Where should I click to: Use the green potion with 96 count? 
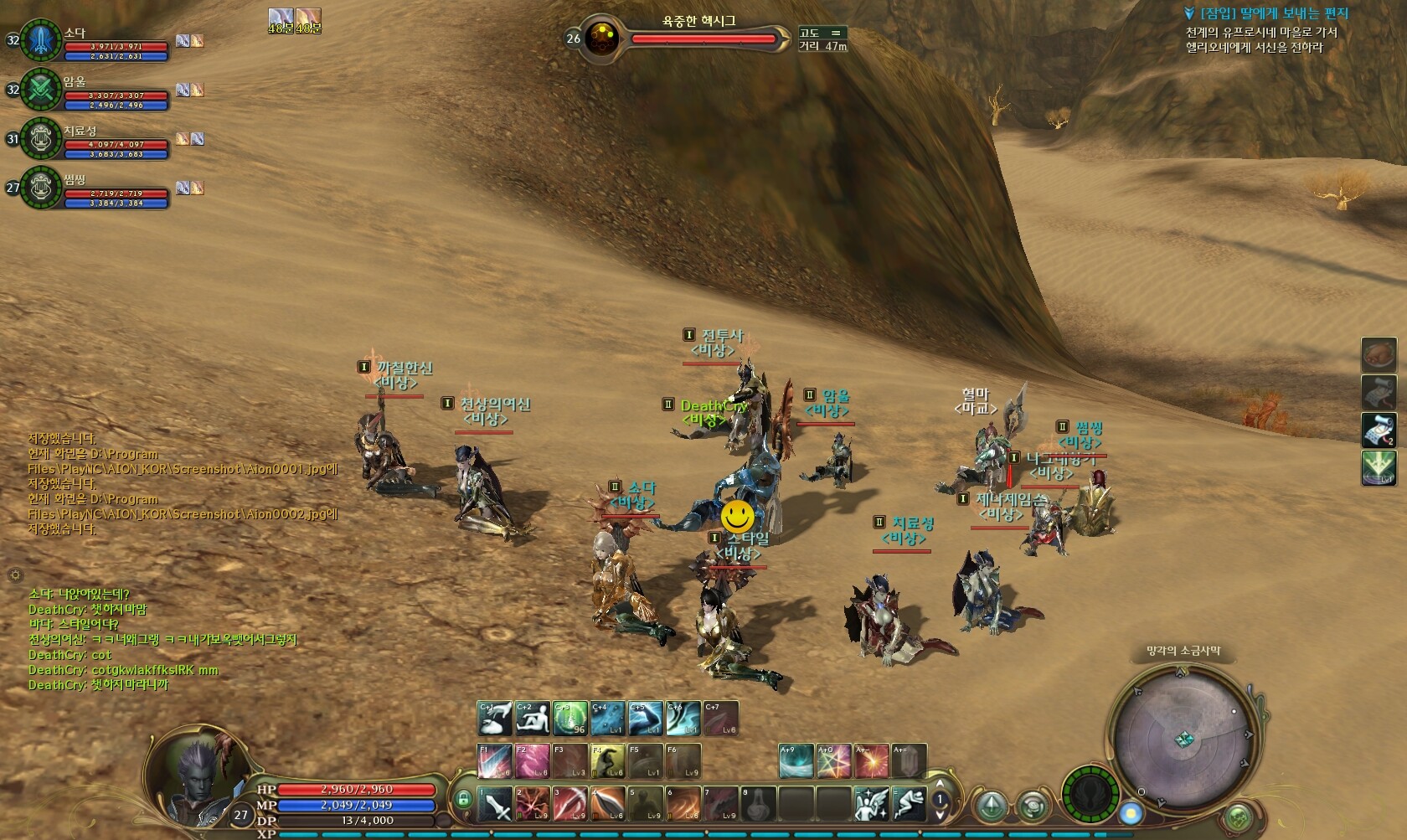coord(570,719)
